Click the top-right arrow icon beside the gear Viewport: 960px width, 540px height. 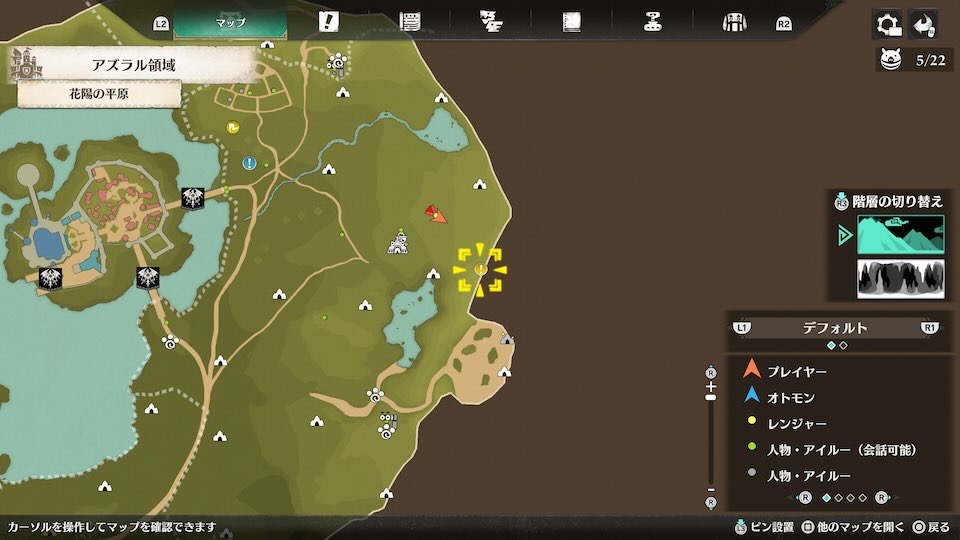pyautogui.click(x=924, y=24)
